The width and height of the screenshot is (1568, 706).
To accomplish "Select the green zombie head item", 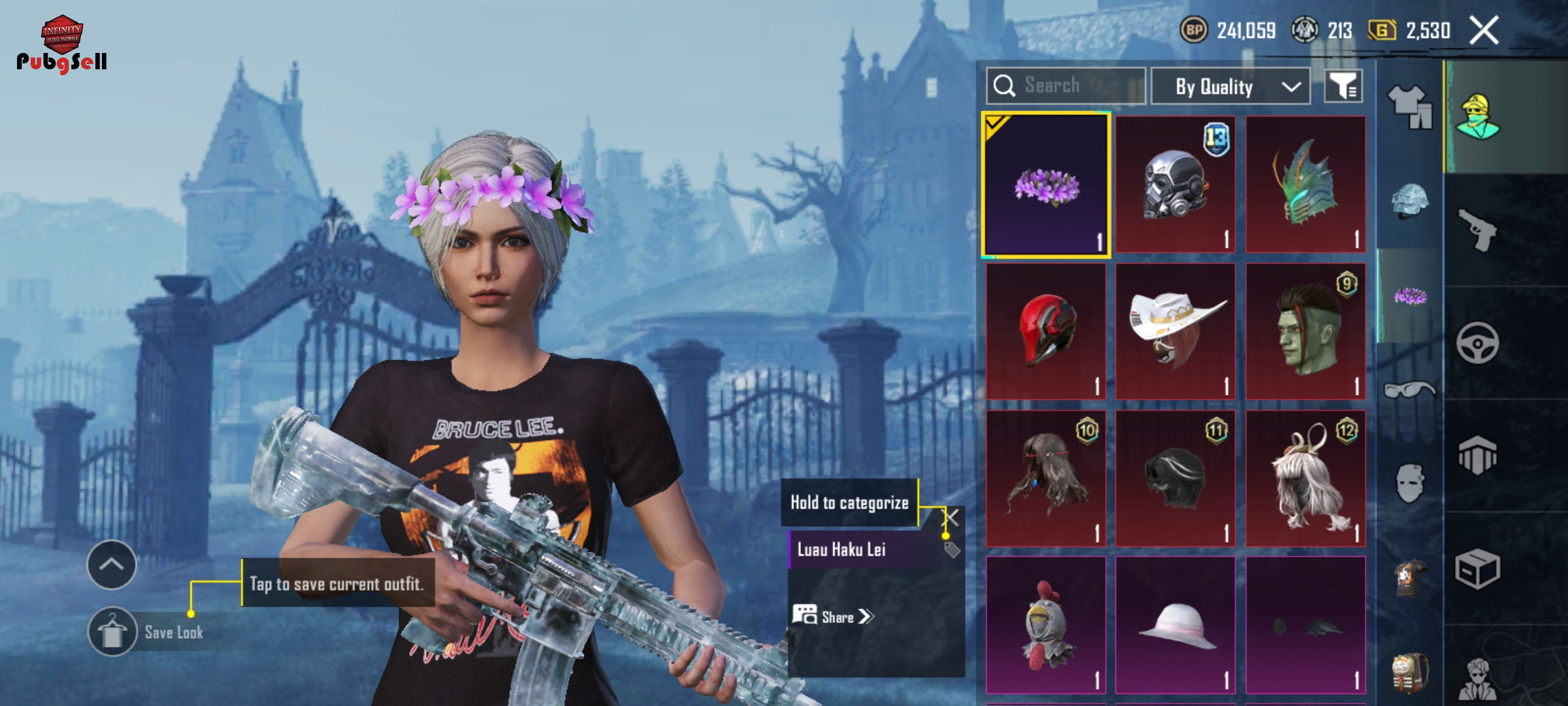I will 1305,331.
